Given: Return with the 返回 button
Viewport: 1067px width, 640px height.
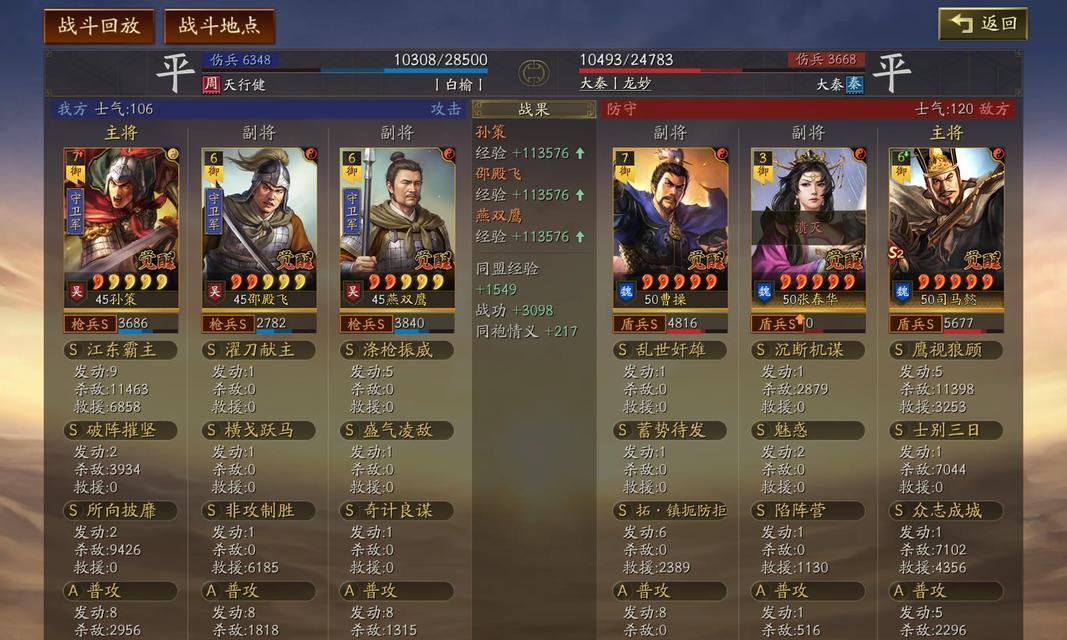Looking at the screenshot, I should (983, 24).
